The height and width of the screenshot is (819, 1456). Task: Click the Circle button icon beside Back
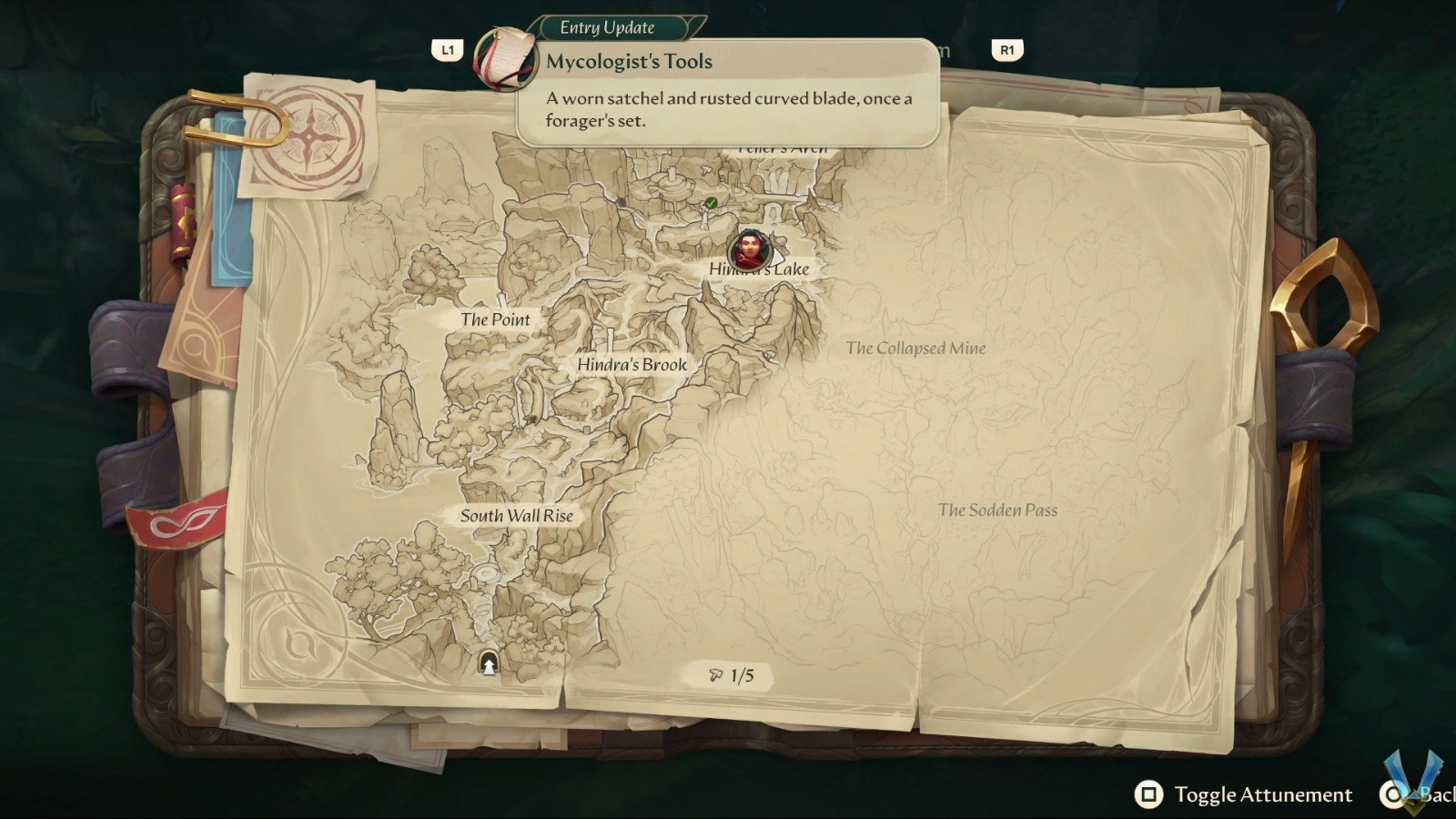click(1394, 794)
